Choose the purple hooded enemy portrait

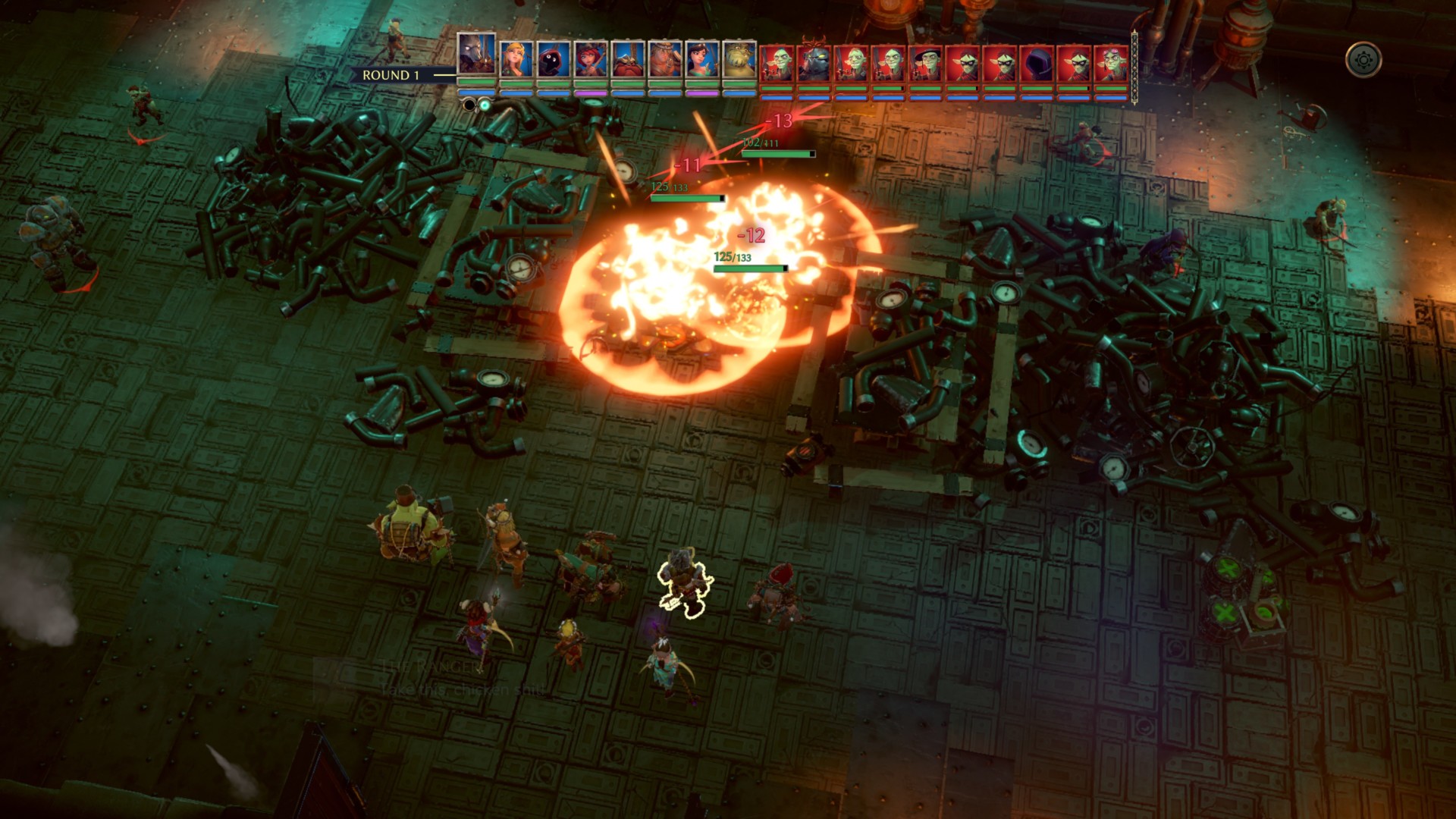(1037, 62)
